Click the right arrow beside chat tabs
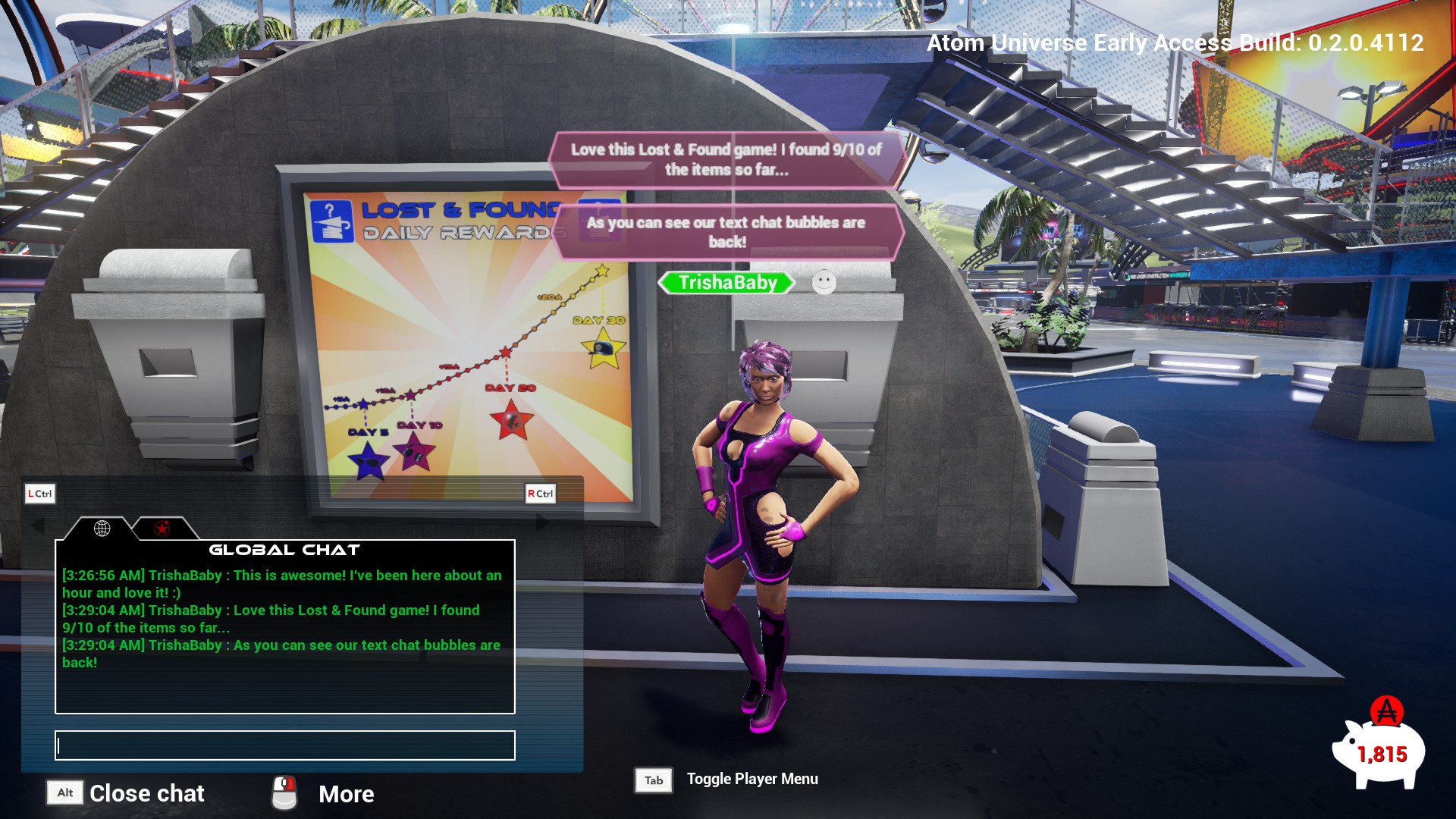1456x819 pixels. [x=543, y=522]
